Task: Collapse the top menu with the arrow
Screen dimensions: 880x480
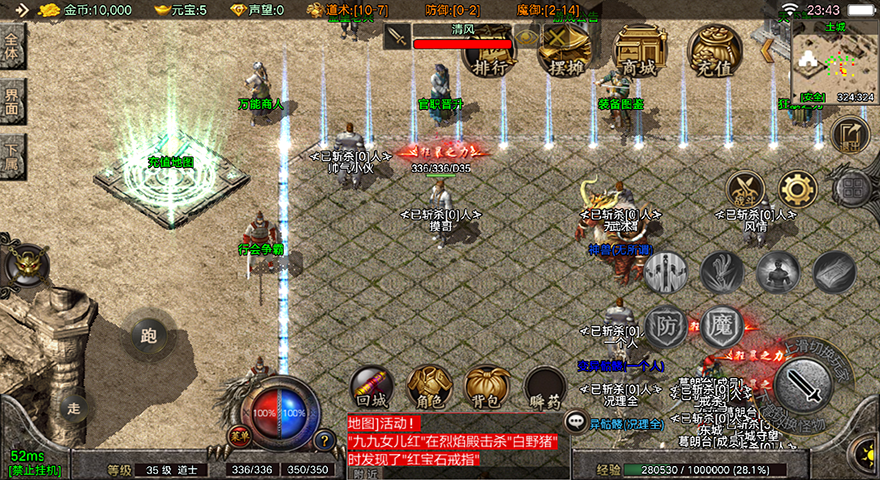Action: click(x=769, y=48)
